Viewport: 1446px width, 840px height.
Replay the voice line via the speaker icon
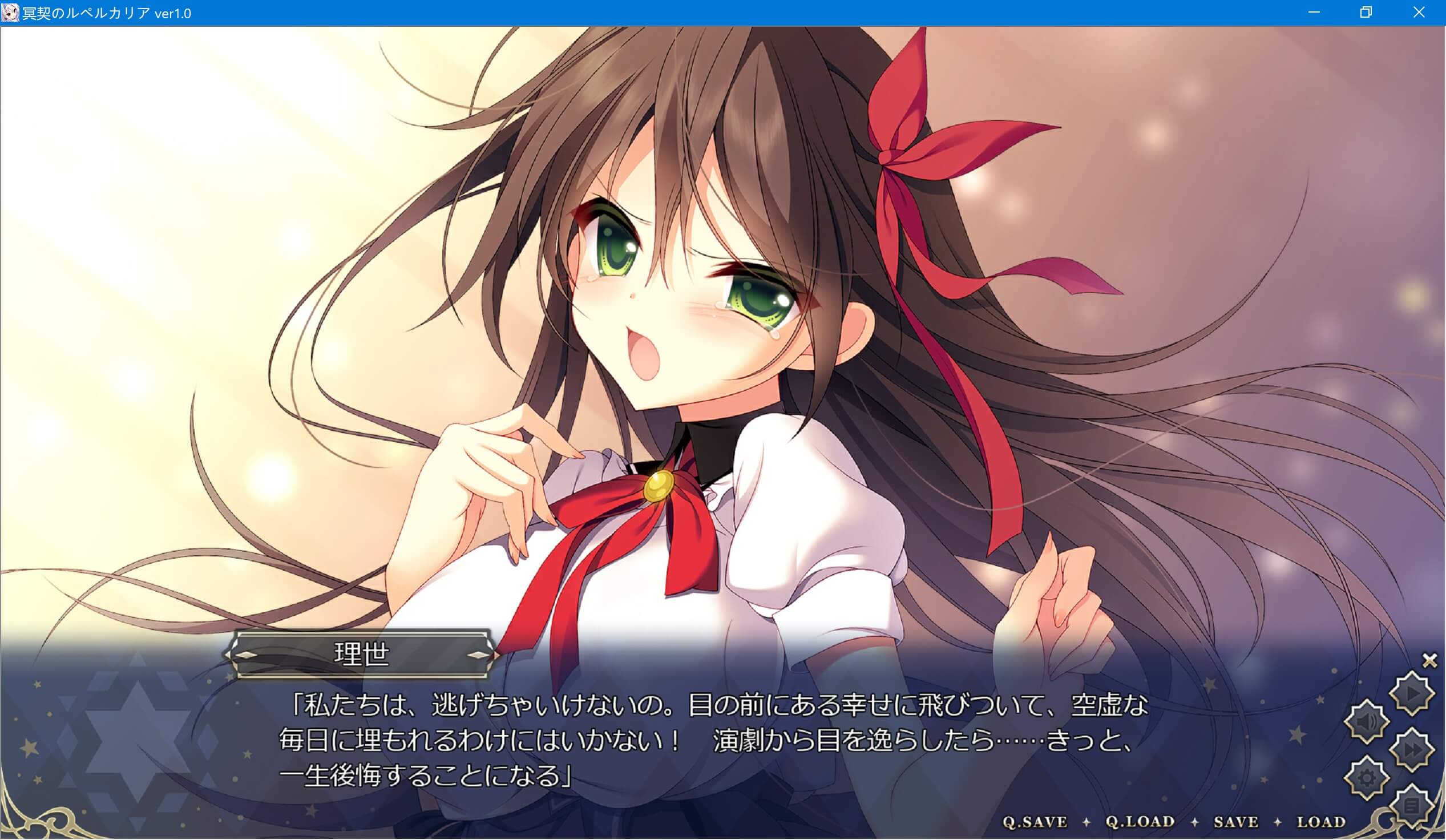point(1366,722)
